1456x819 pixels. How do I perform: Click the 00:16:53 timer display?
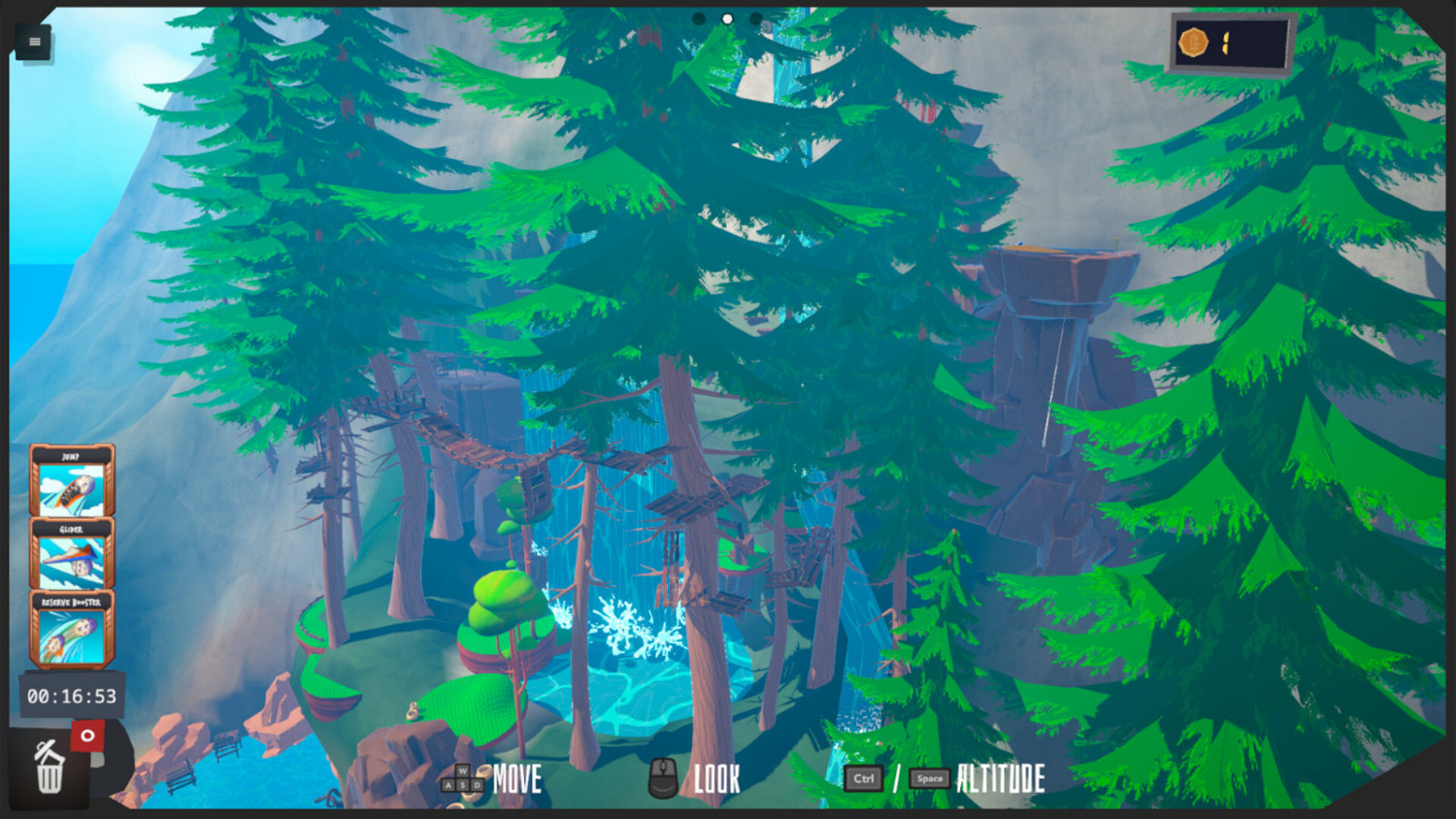(72, 695)
